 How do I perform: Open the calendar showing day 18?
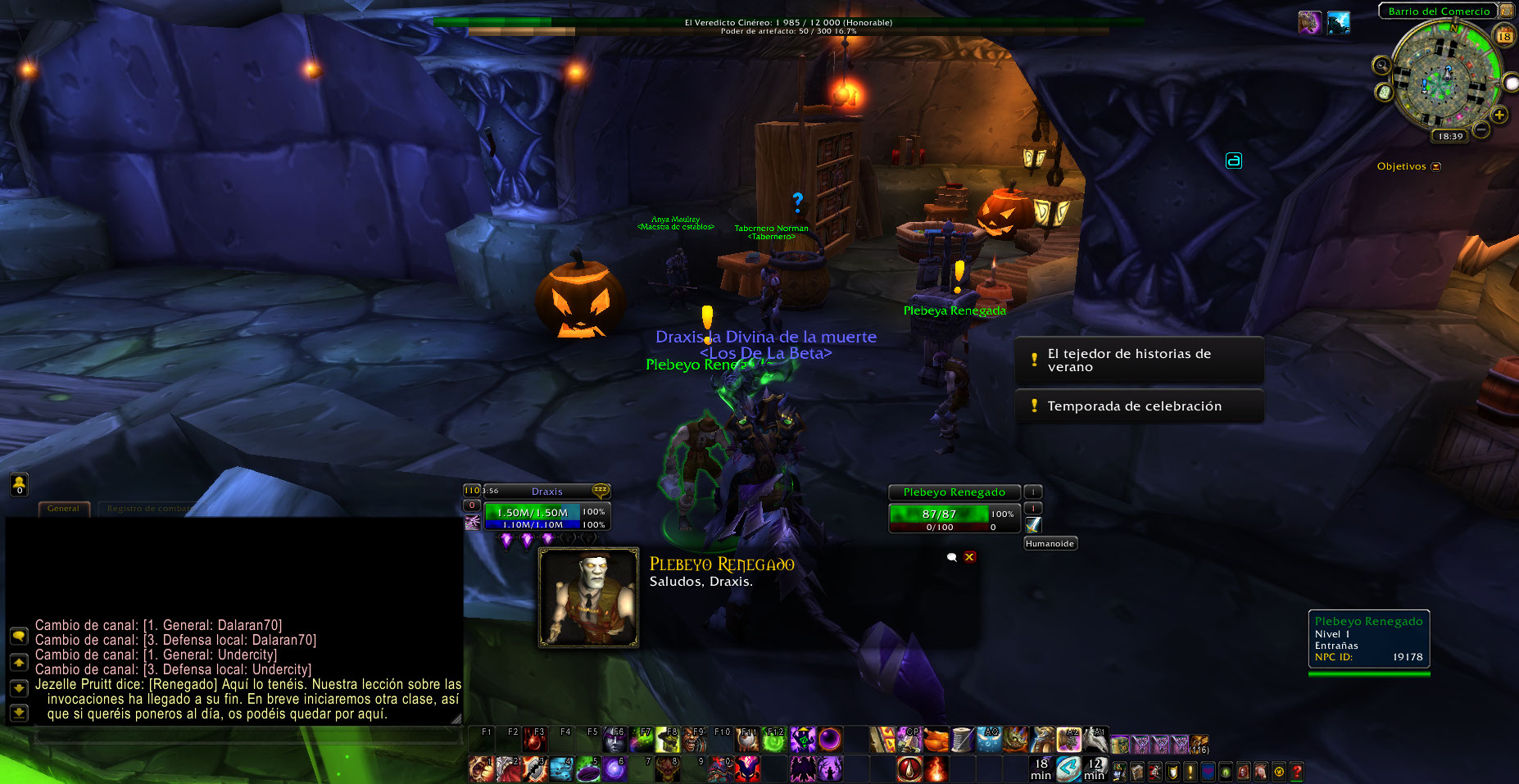click(1504, 36)
